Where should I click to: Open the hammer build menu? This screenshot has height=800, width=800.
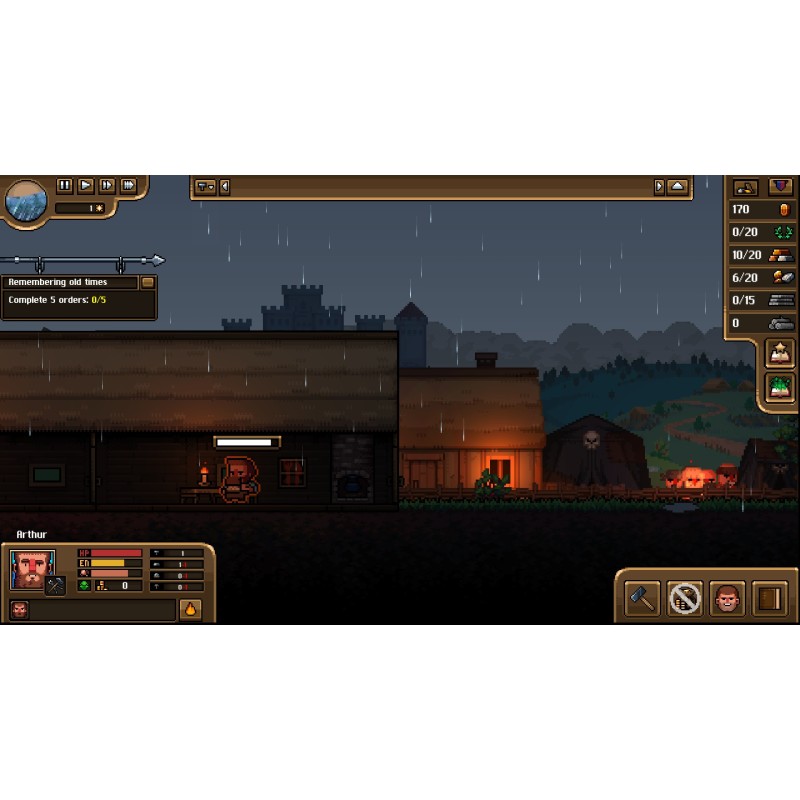[642, 599]
